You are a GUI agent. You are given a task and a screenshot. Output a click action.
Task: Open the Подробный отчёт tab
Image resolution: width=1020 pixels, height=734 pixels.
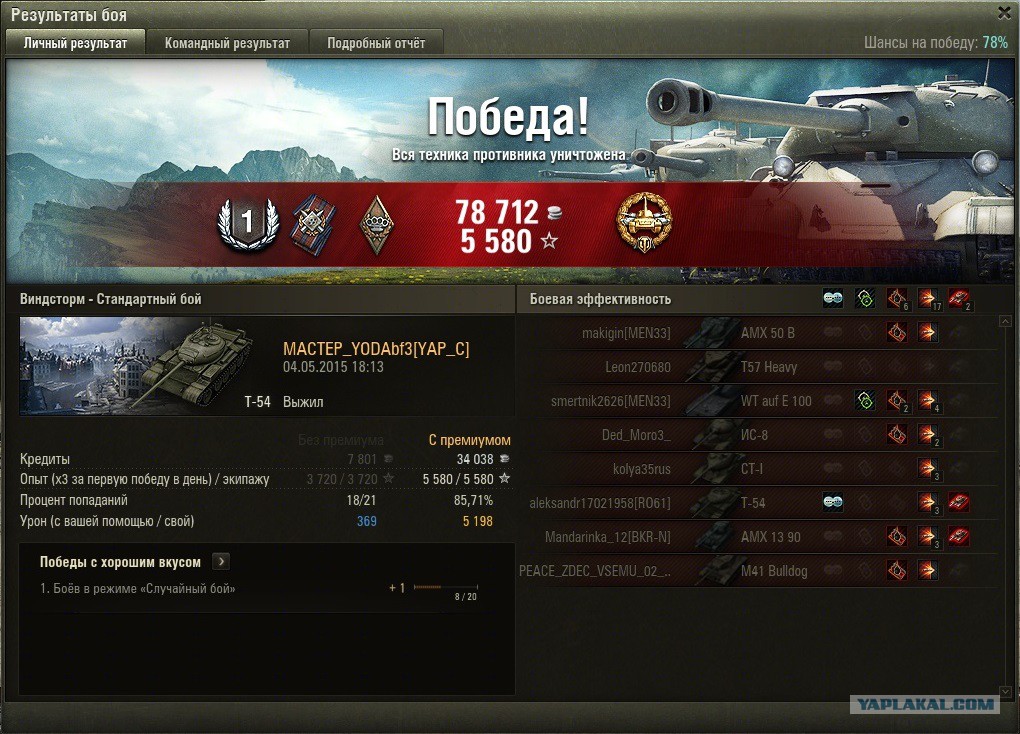point(376,43)
